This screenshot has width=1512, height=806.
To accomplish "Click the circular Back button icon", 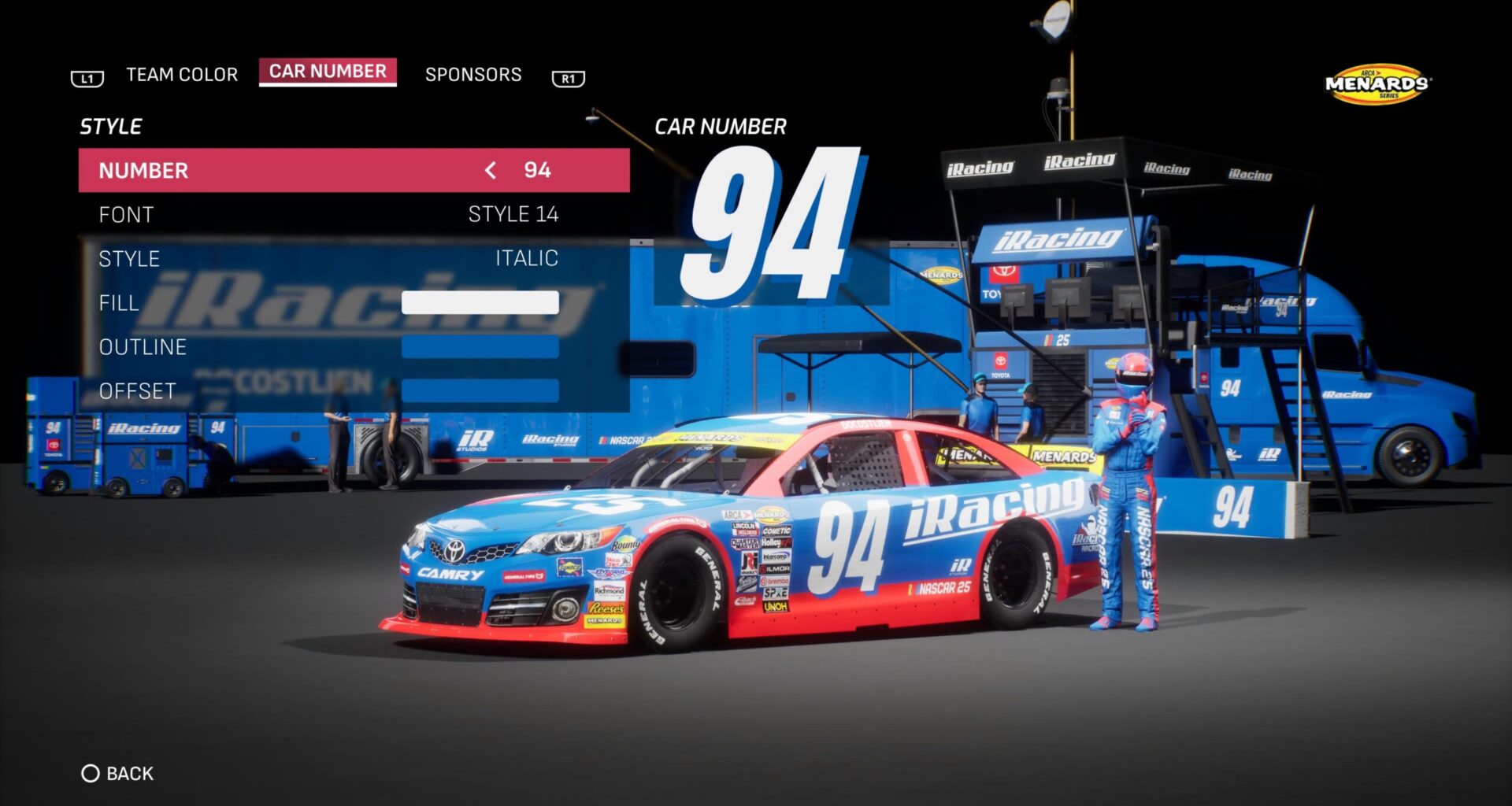I will (x=92, y=773).
